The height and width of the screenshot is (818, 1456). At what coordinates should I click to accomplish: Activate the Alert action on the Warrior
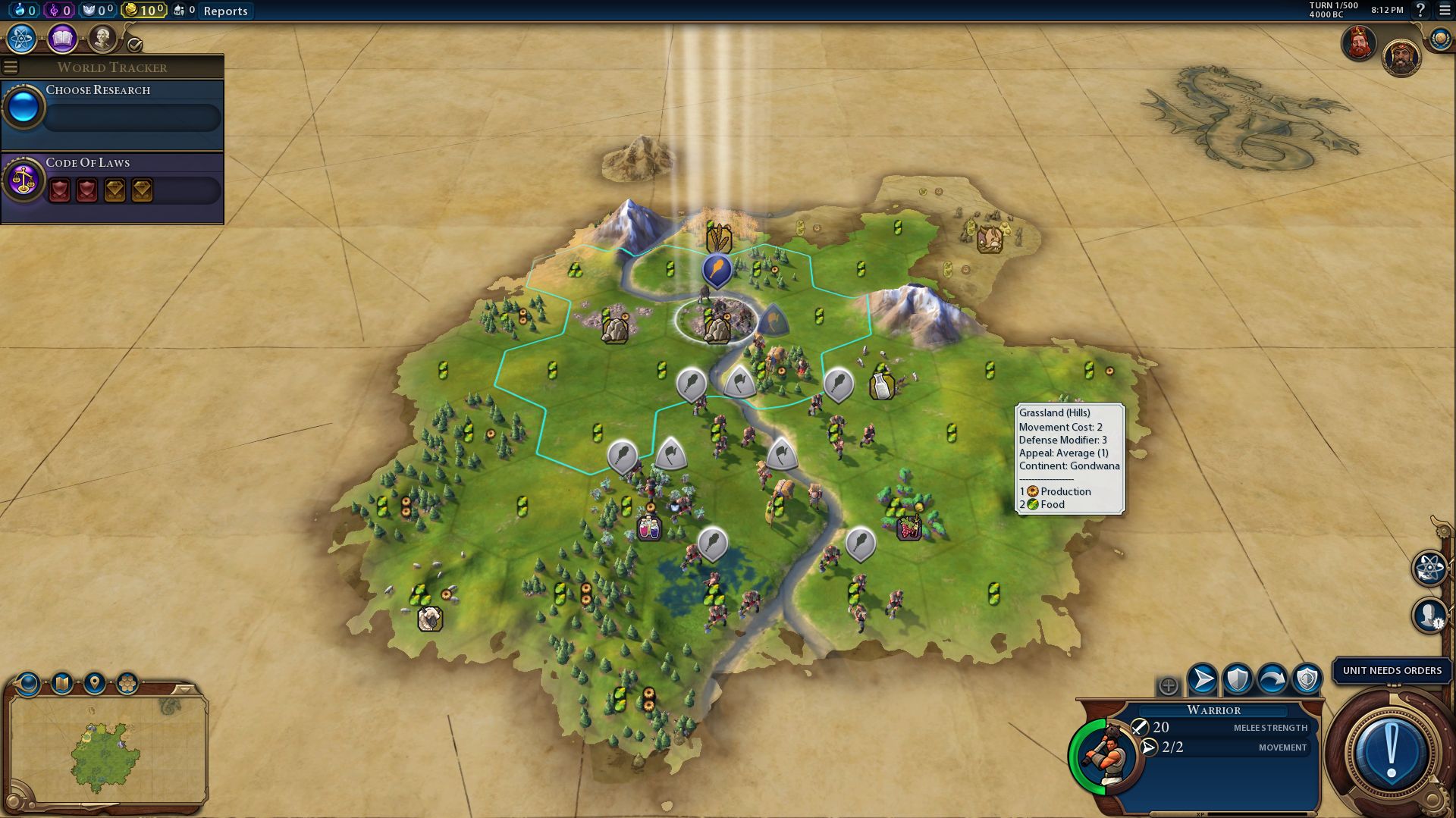coord(1307,679)
